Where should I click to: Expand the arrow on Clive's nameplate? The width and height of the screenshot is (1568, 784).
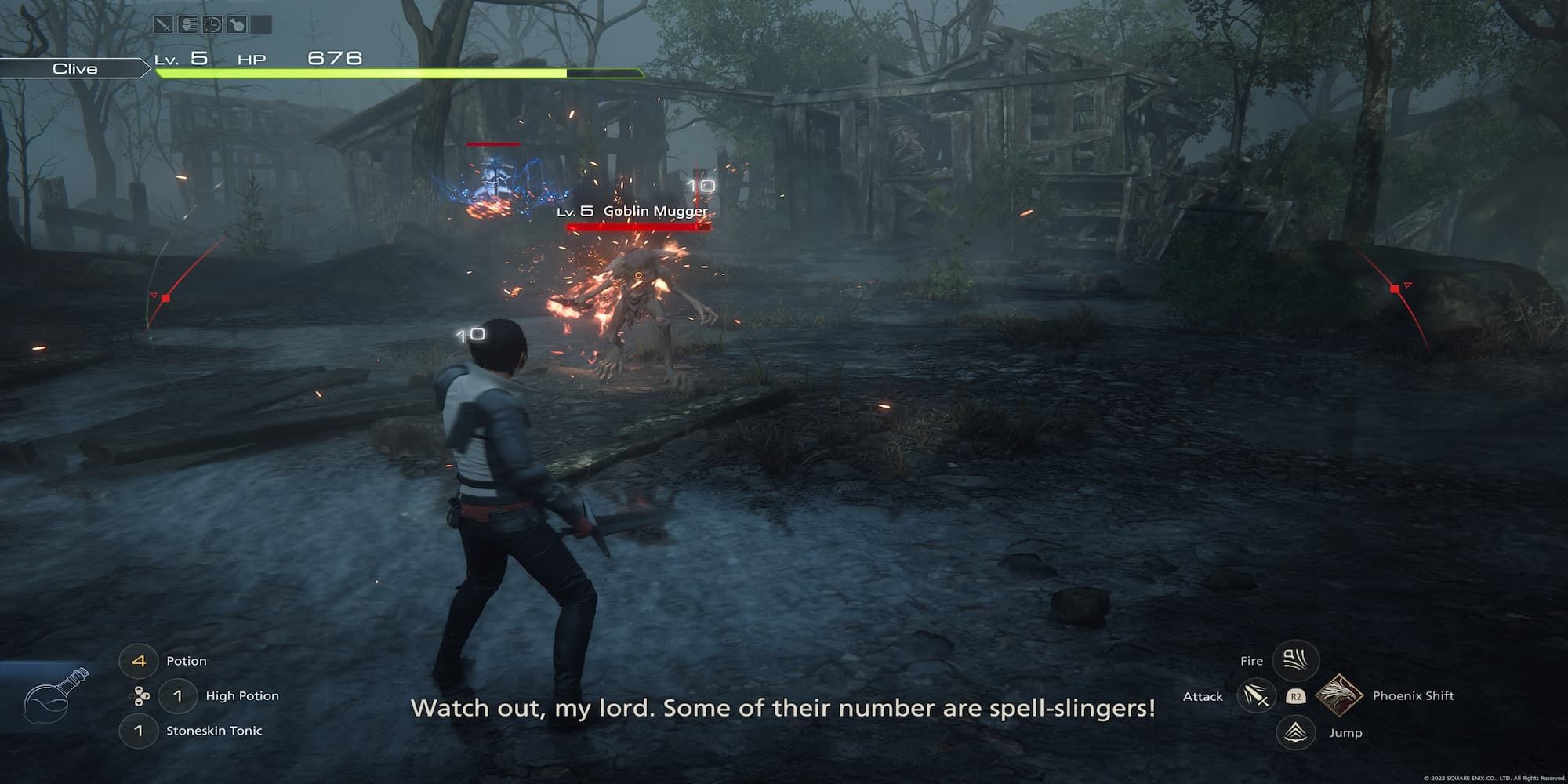click(x=143, y=69)
